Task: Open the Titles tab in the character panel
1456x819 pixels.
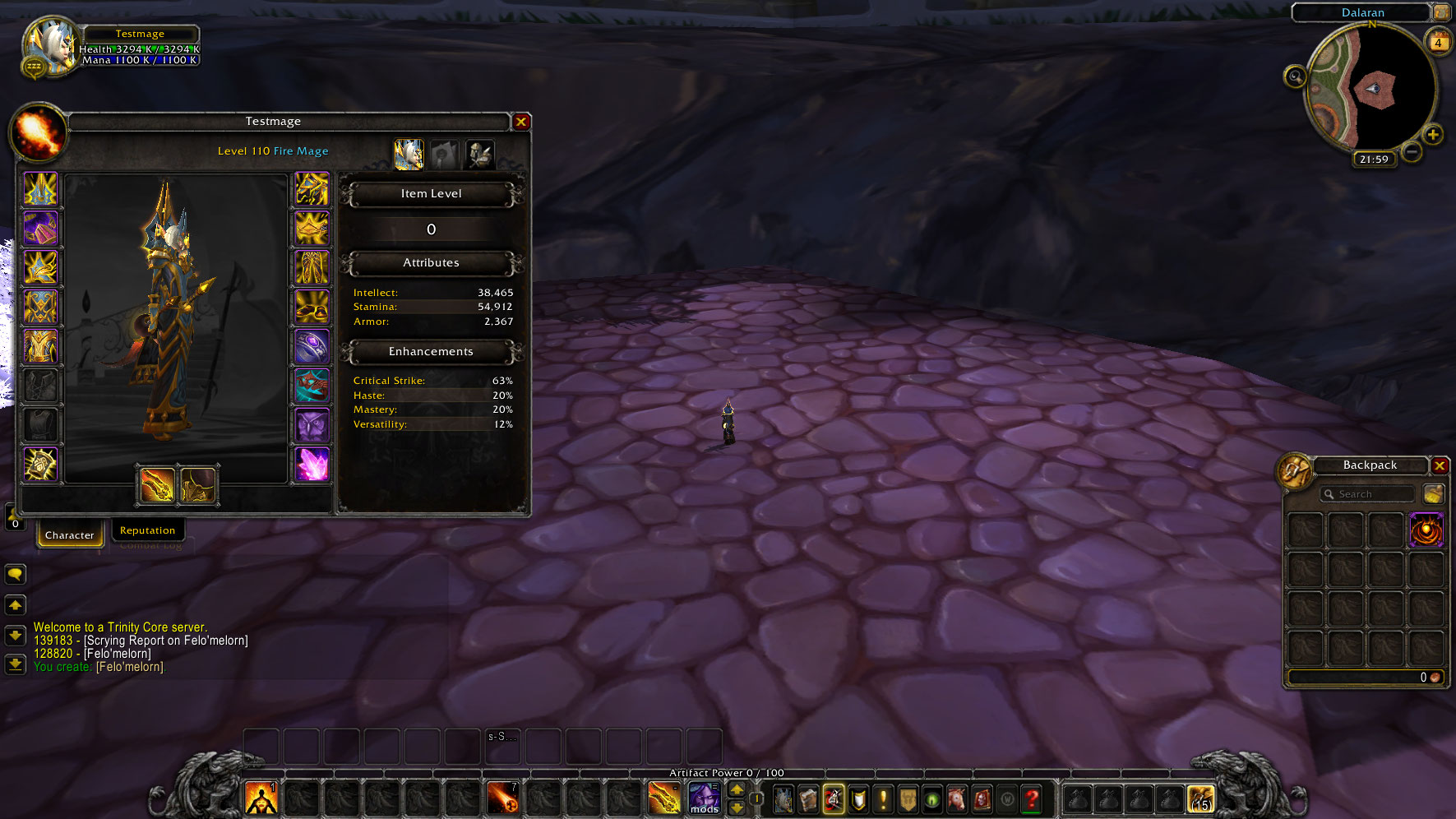Action: 445,153
